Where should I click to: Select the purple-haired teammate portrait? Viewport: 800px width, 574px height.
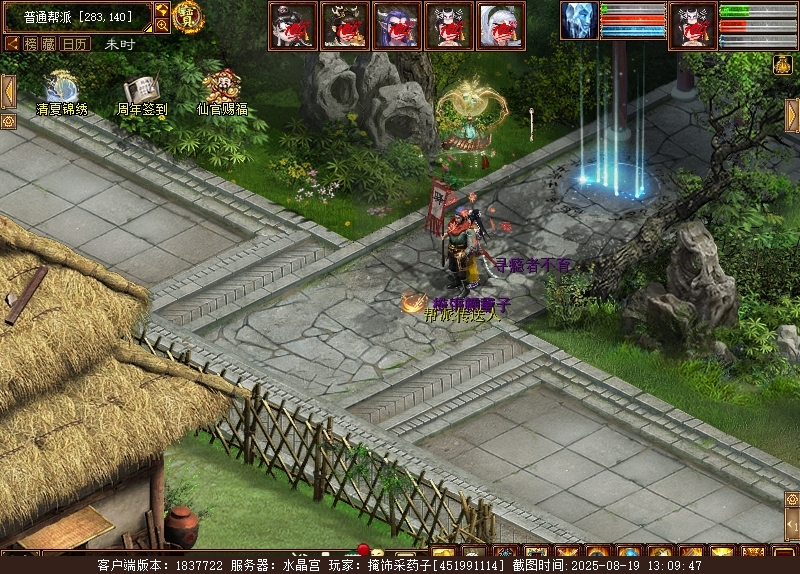[x=397, y=25]
